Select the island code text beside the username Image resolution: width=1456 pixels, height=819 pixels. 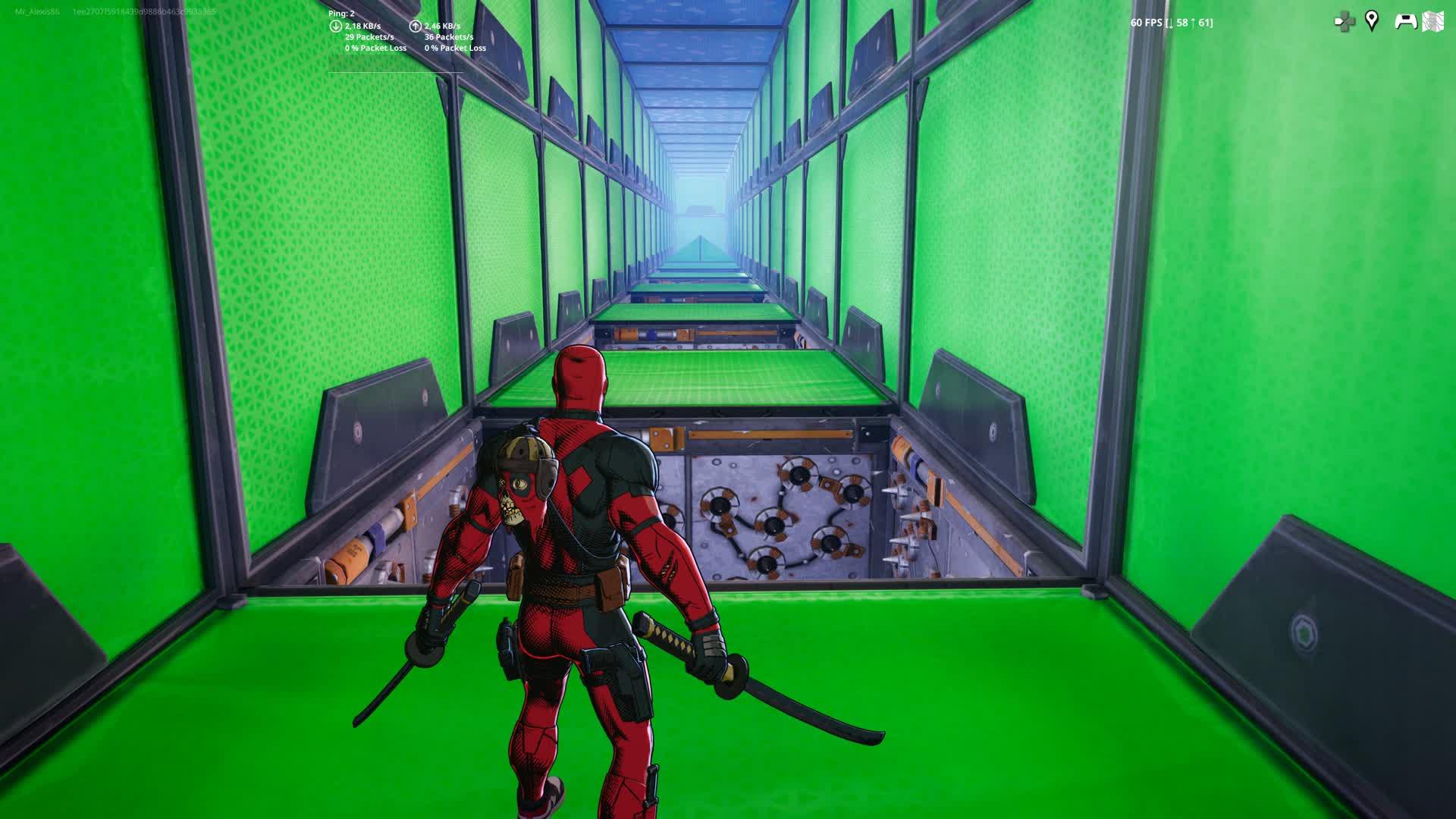[x=146, y=11]
